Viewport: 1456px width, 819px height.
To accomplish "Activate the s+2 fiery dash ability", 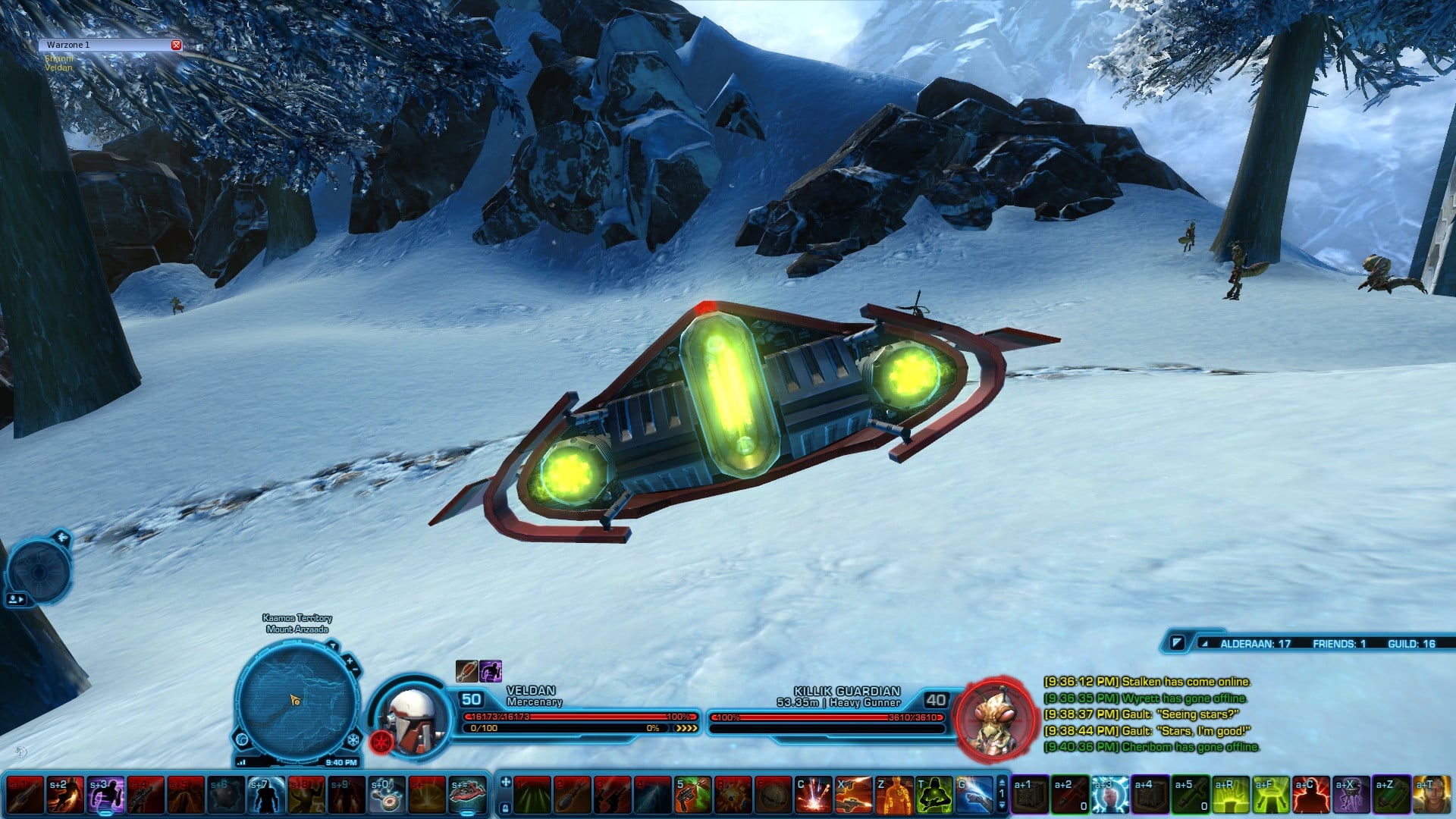I will pos(64,795).
